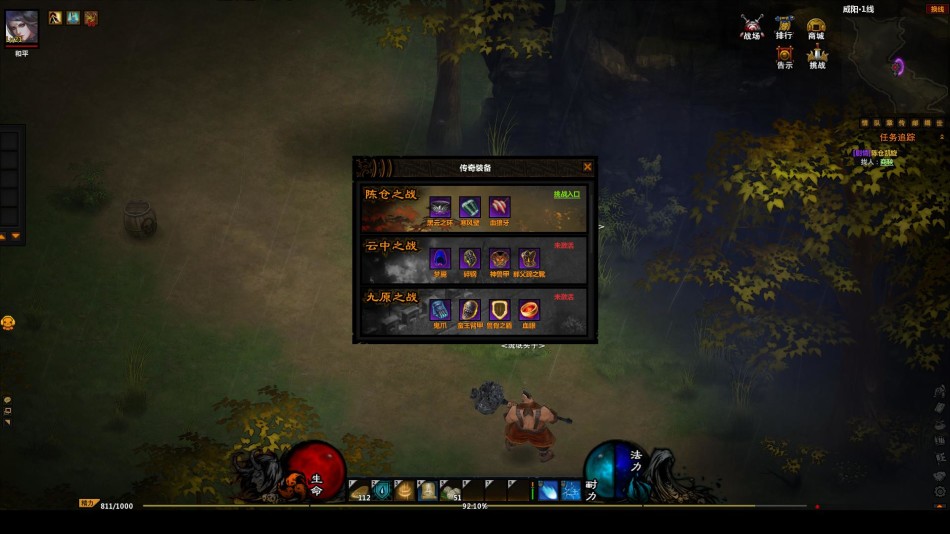Screen dimensions: 950x534
Task: Inspect the 梦魇 blue hood item
Action: pyautogui.click(x=440, y=259)
